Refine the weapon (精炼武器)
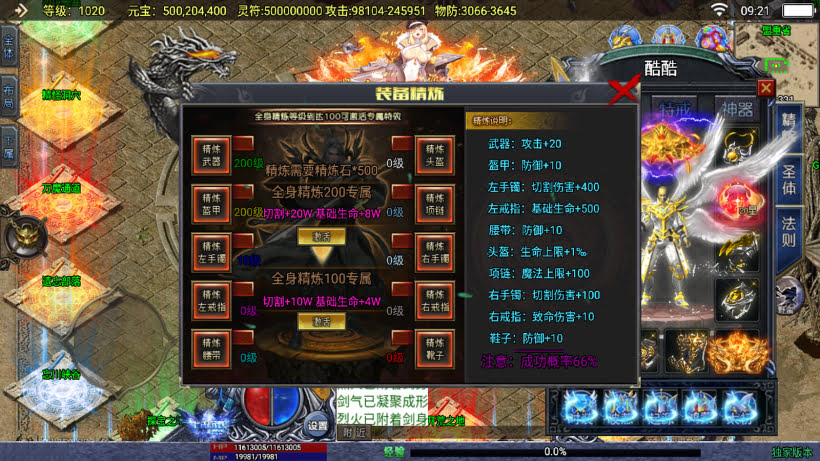The image size is (820, 461). pyautogui.click(x=211, y=155)
